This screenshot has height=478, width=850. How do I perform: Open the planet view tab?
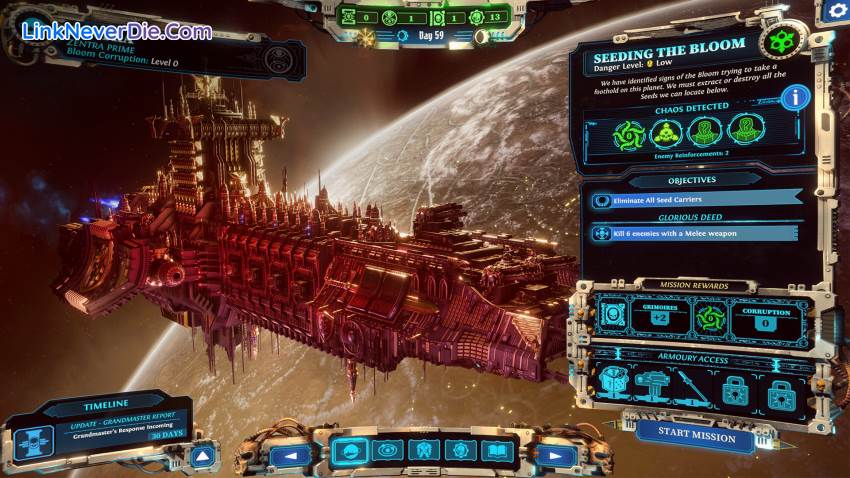tap(349, 451)
